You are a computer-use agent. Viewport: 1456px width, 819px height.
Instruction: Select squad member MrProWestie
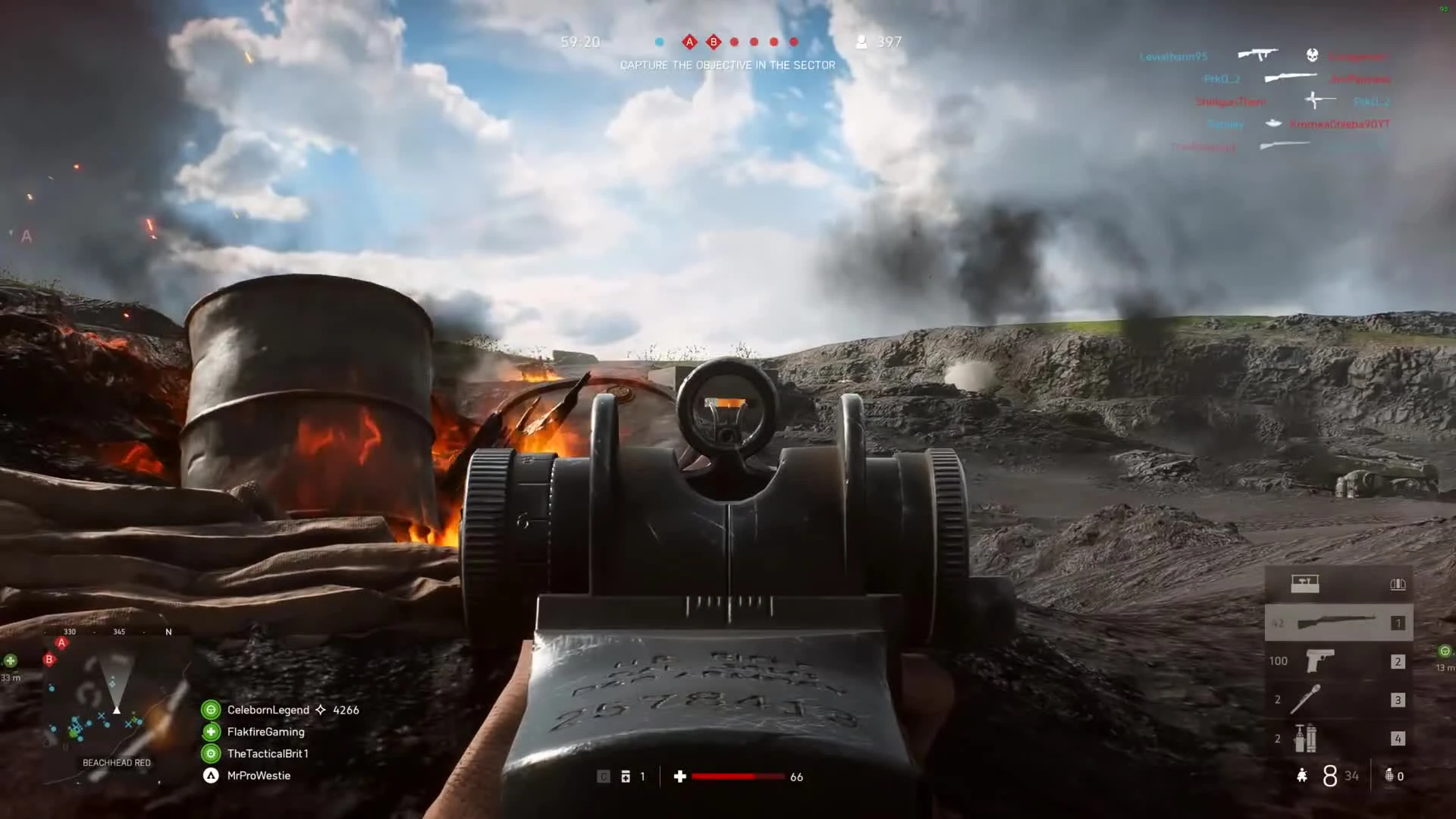point(259,775)
